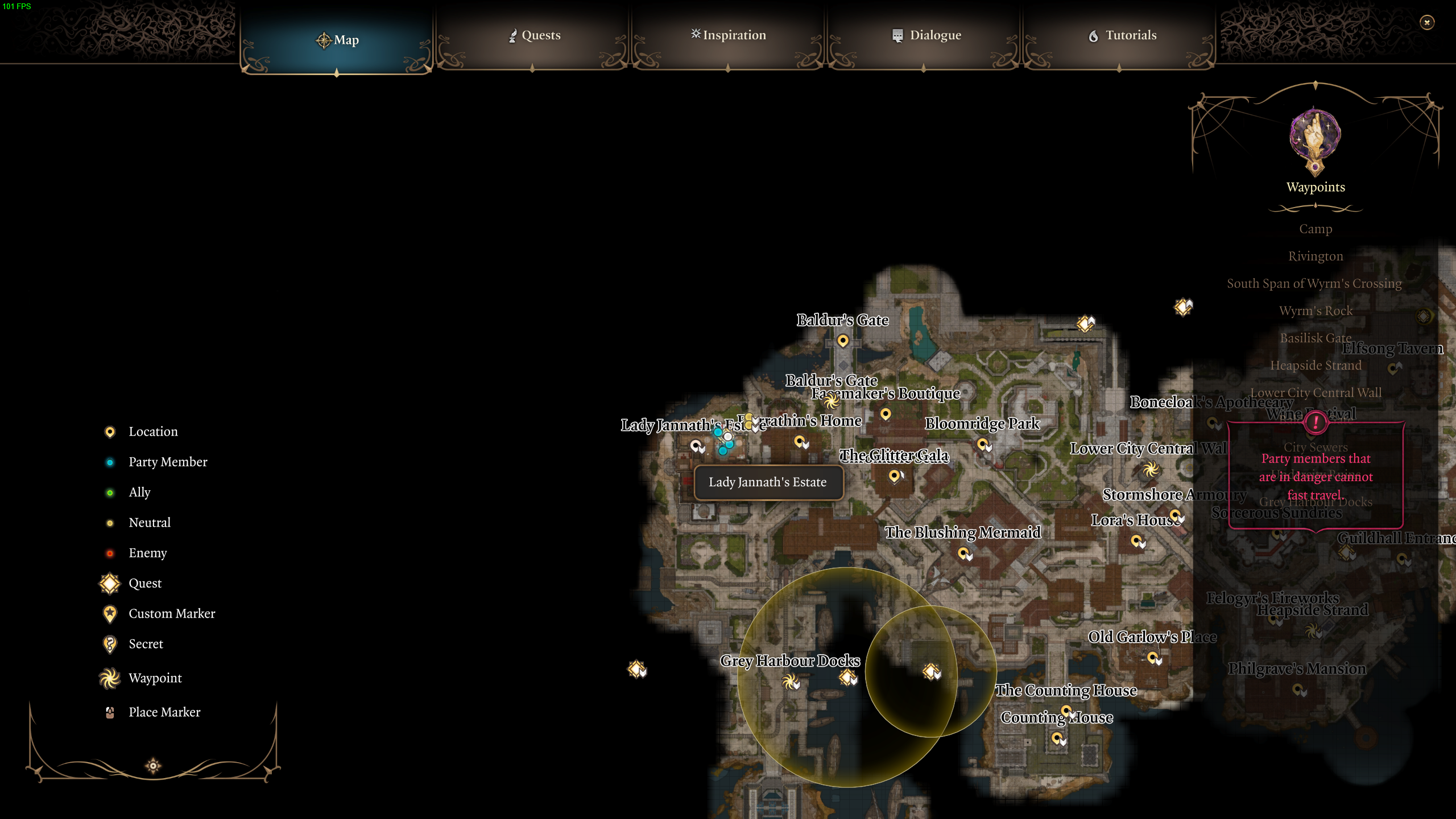Fast travel to the Camp waypoint
1456x819 pixels.
[1316, 228]
